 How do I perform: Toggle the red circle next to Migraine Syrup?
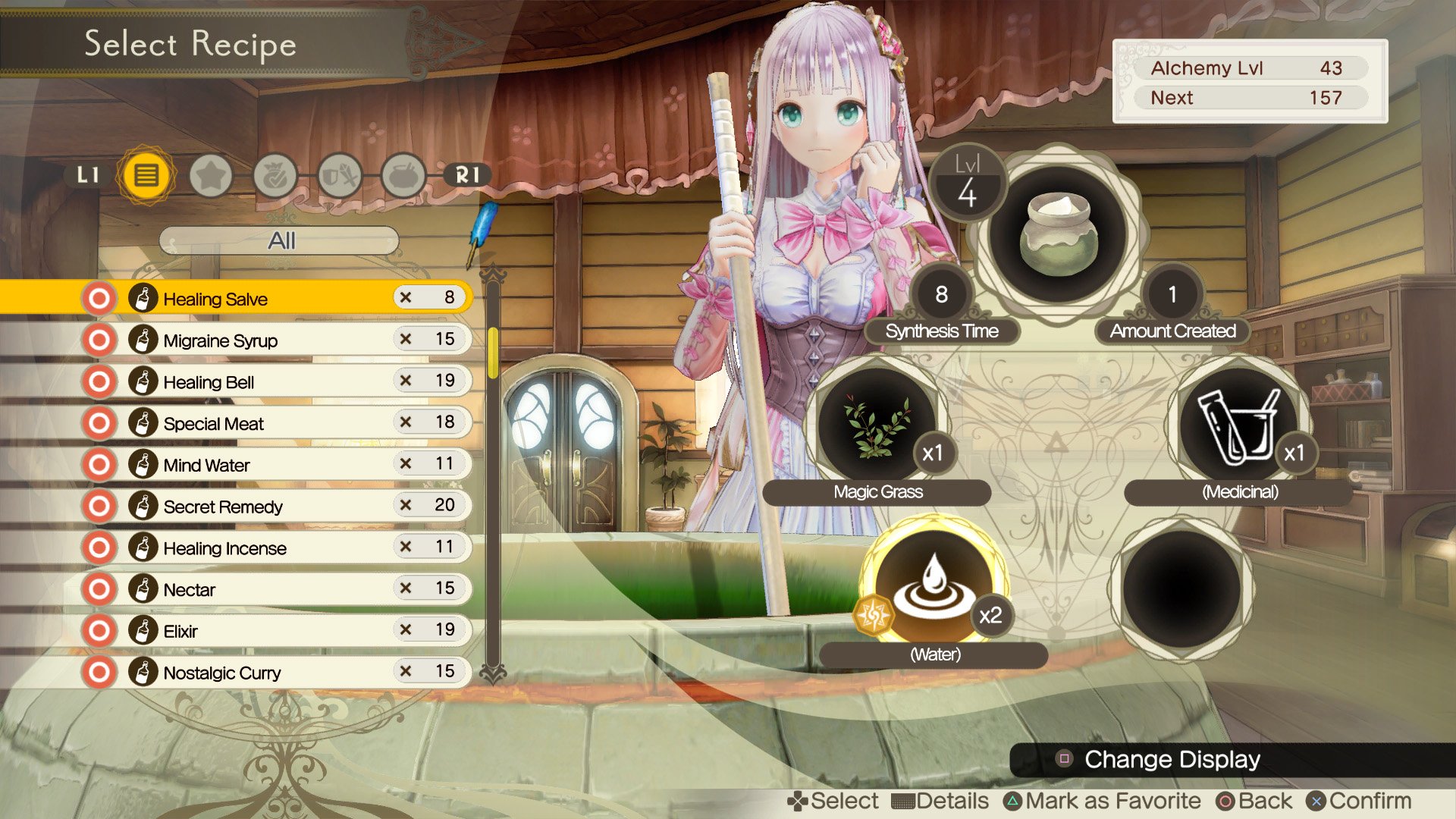pyautogui.click(x=99, y=340)
